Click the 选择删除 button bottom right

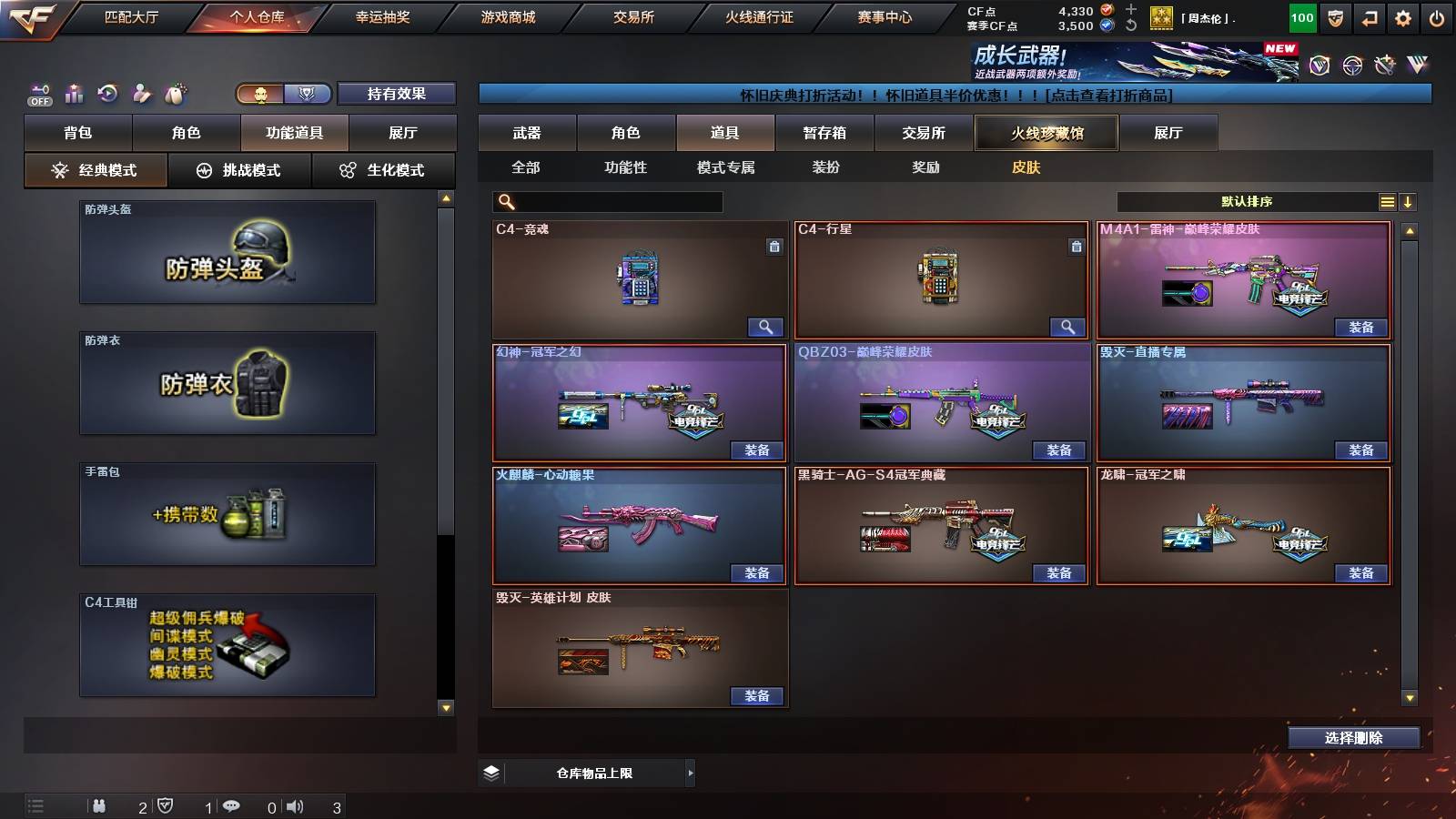(x=1353, y=737)
